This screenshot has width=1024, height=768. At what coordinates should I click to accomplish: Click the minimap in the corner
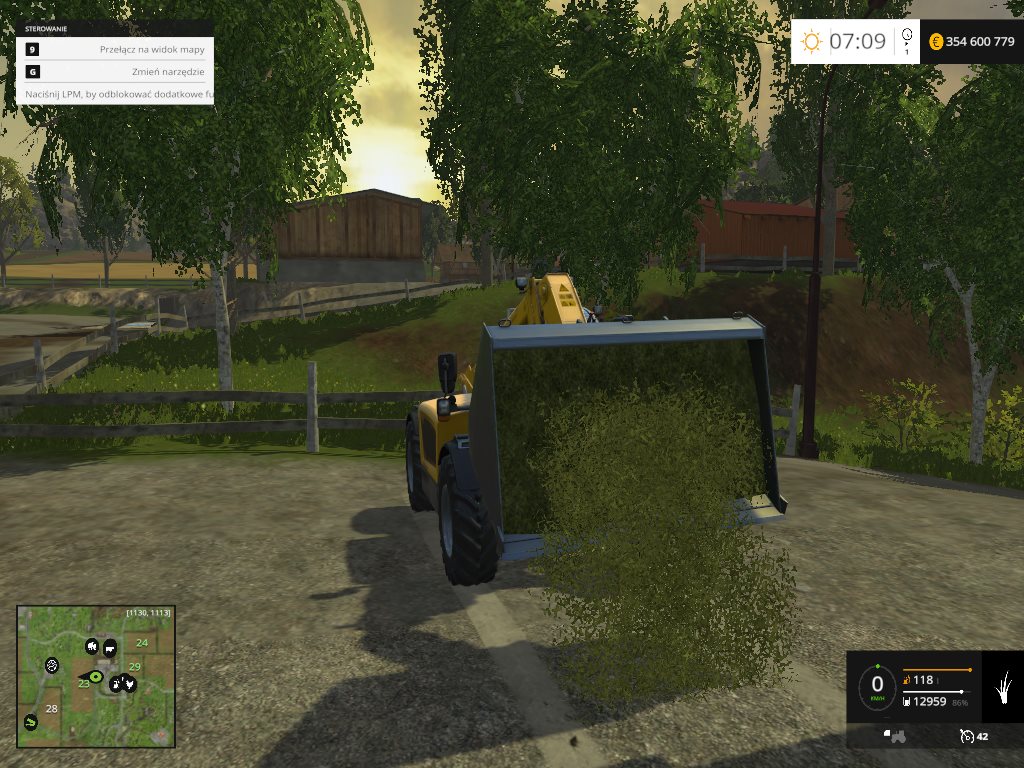click(x=96, y=676)
